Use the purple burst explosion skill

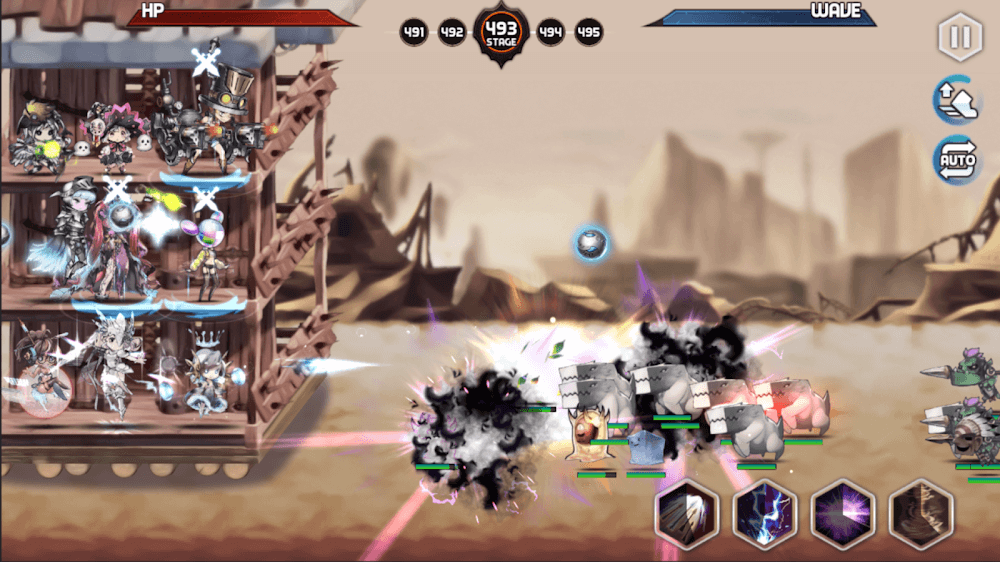[842, 512]
